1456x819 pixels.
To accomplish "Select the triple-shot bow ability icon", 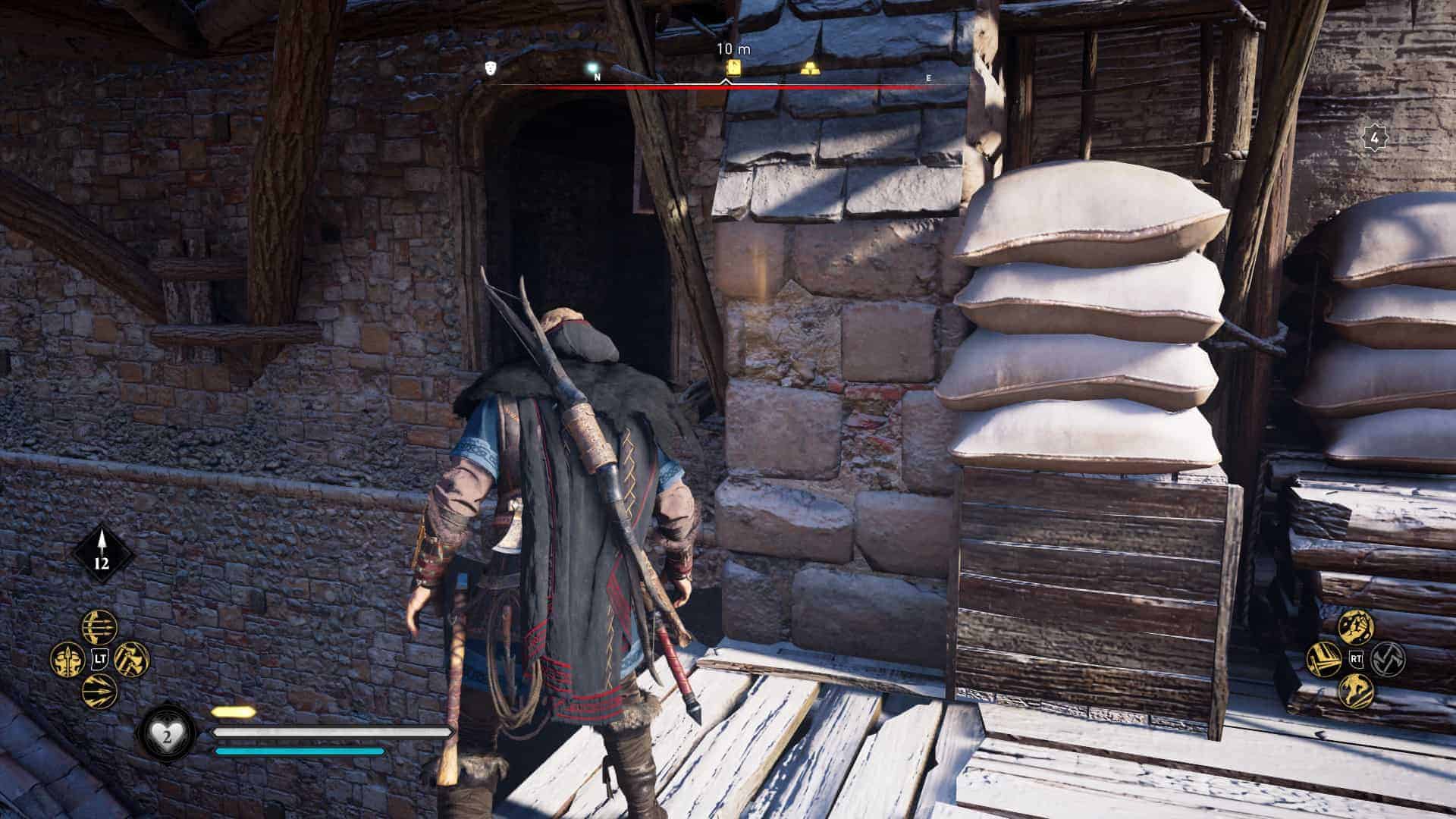I will [100, 627].
